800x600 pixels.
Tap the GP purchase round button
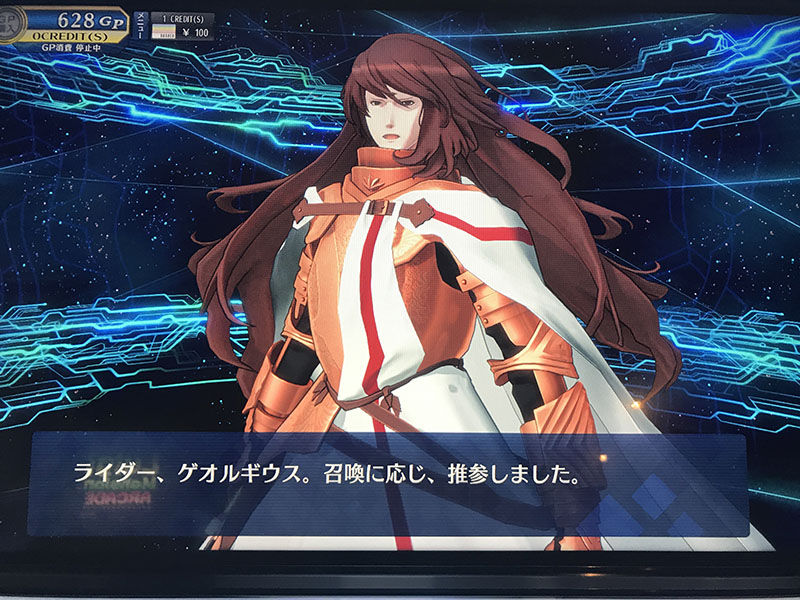pos(12,19)
